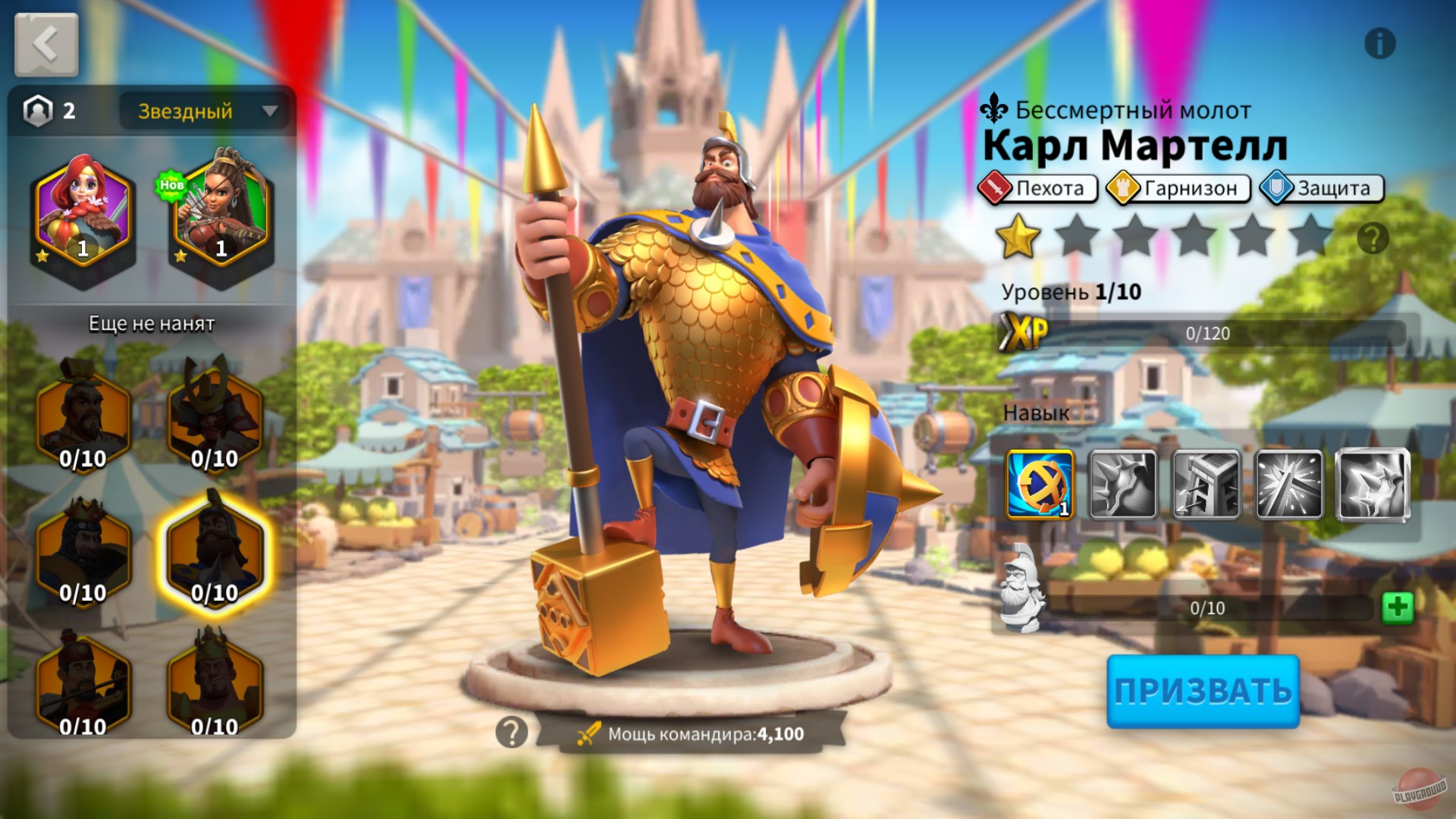Go back using the arrow button top left
This screenshot has height=819, width=1456.
[45, 45]
